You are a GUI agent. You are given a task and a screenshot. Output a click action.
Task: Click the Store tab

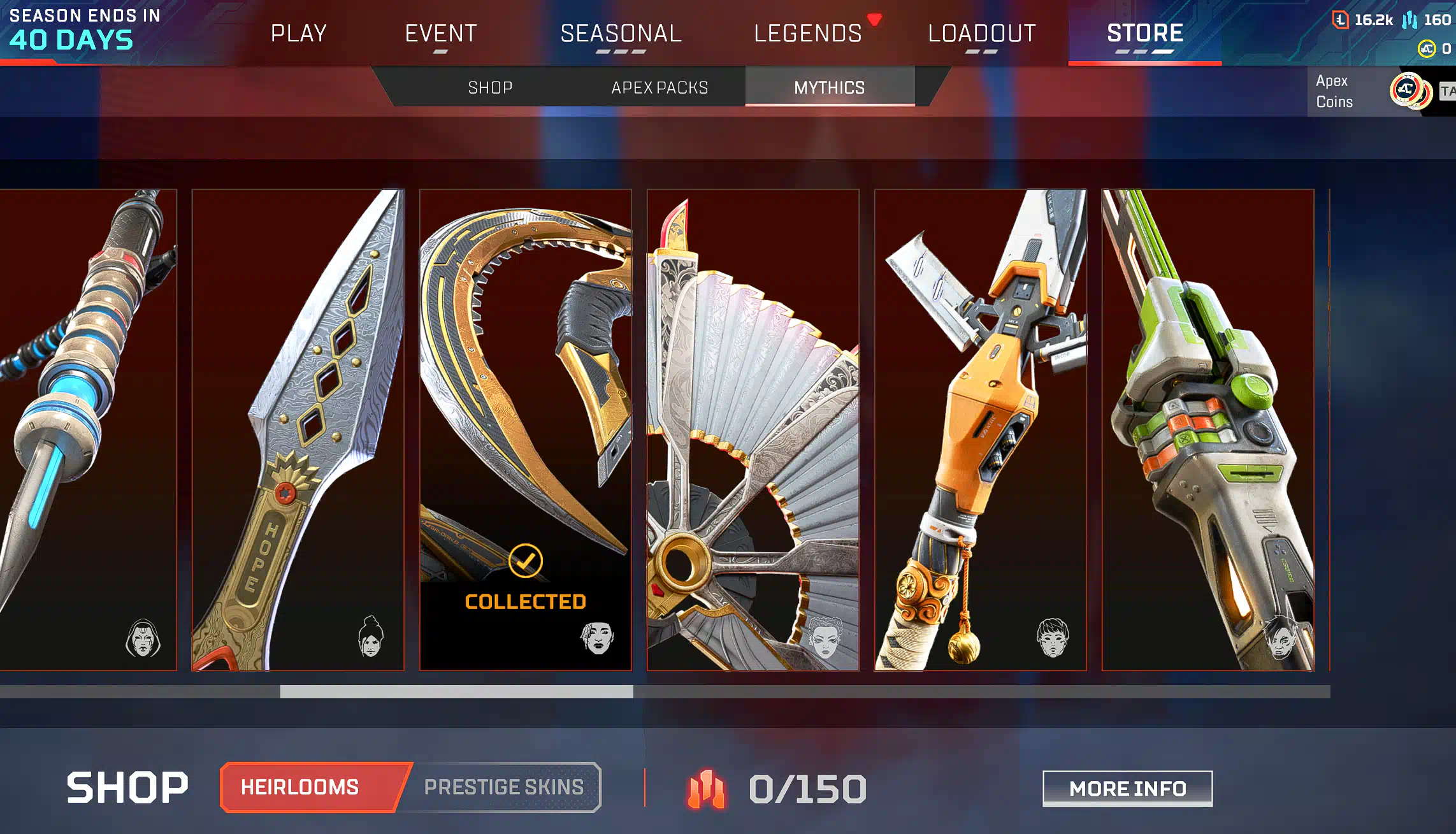(x=1144, y=33)
